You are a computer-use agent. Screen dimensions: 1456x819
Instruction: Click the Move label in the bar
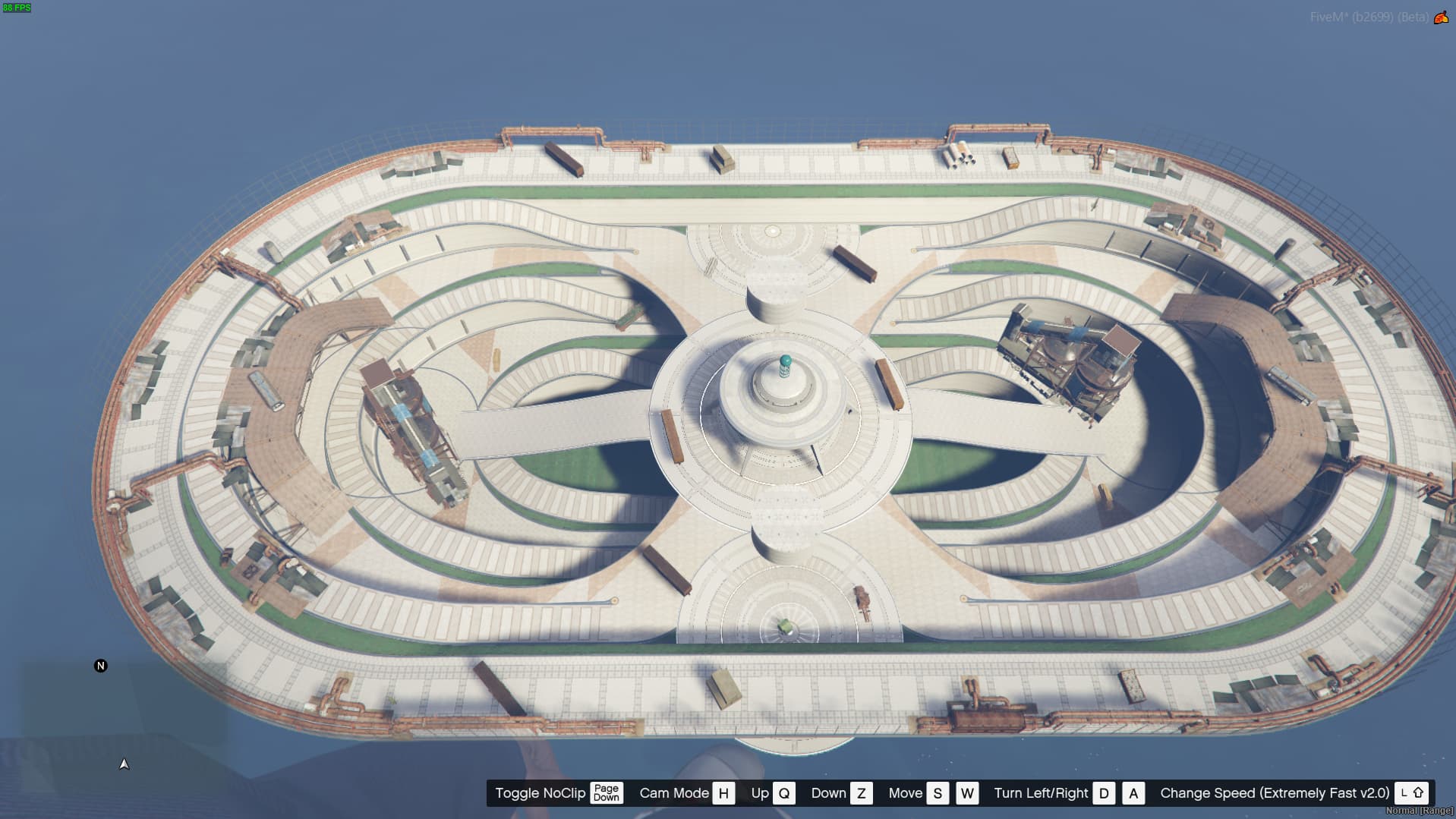click(906, 792)
